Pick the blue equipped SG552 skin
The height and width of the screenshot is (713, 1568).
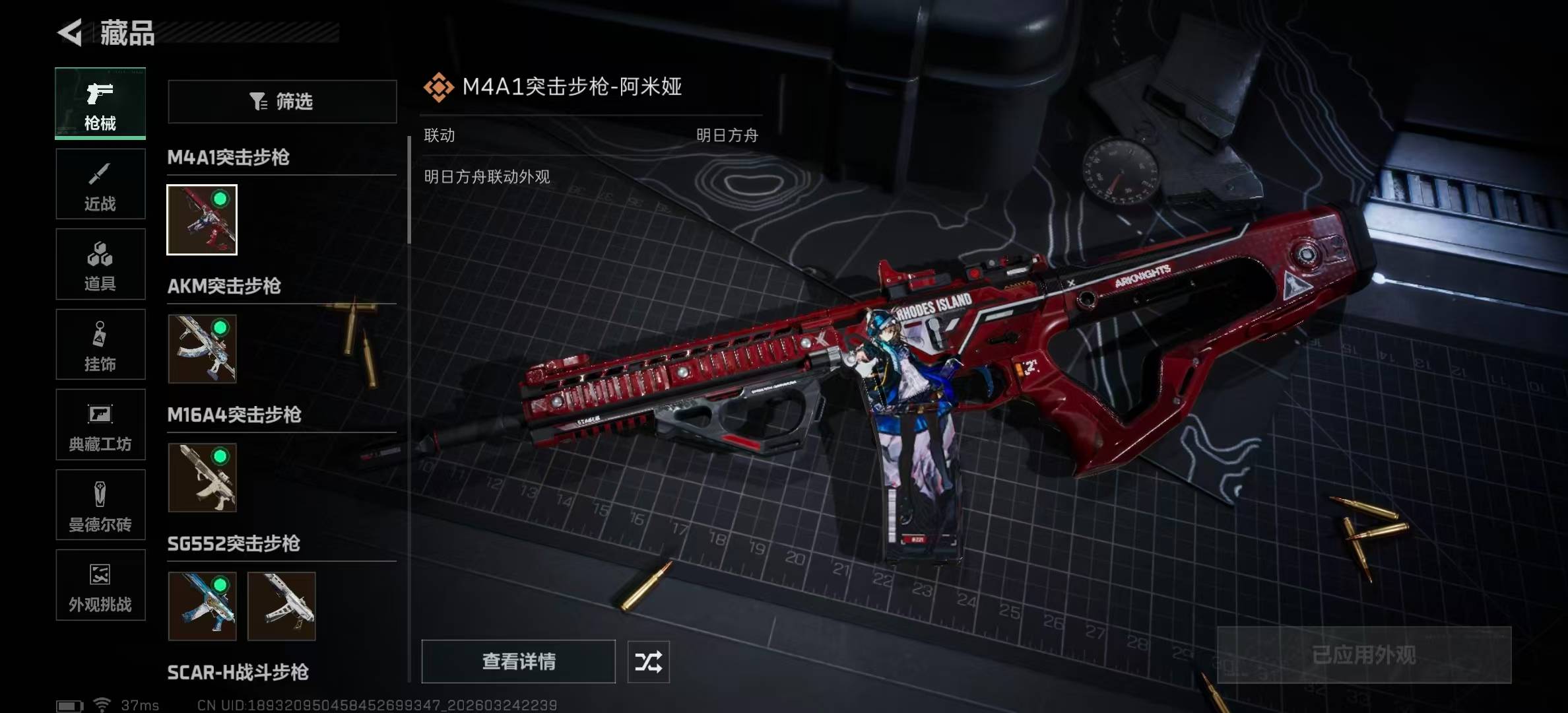click(x=202, y=606)
